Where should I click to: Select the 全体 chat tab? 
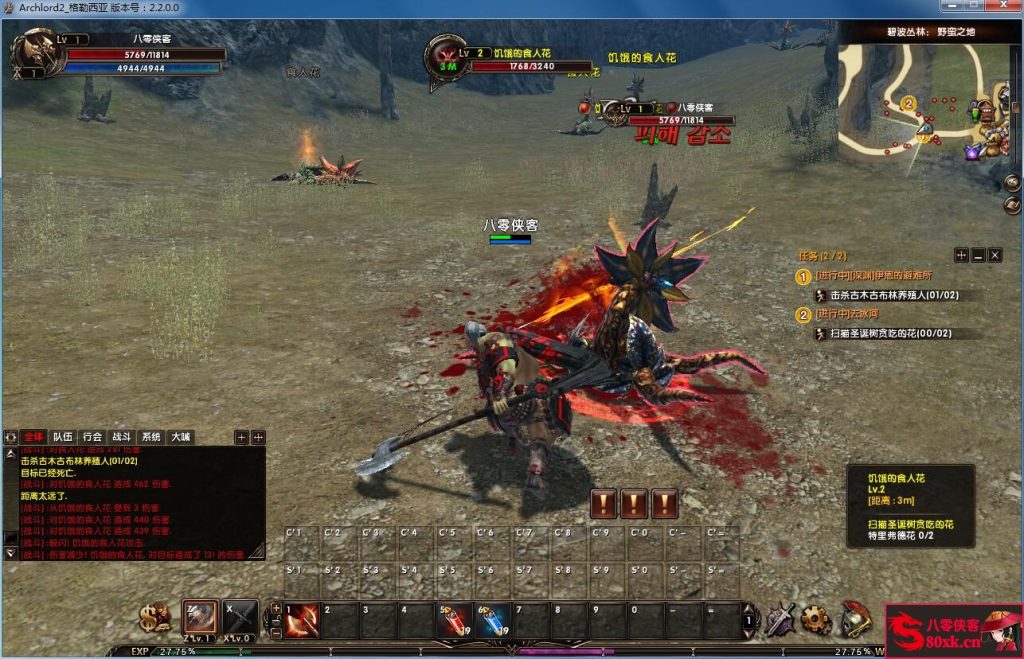[x=34, y=437]
